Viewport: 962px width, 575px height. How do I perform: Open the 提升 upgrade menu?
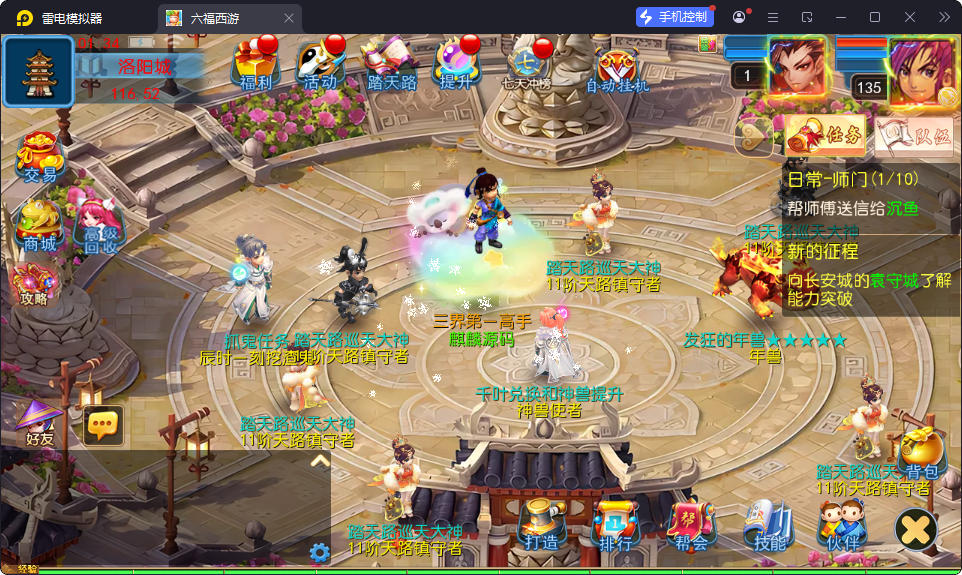coord(456,66)
